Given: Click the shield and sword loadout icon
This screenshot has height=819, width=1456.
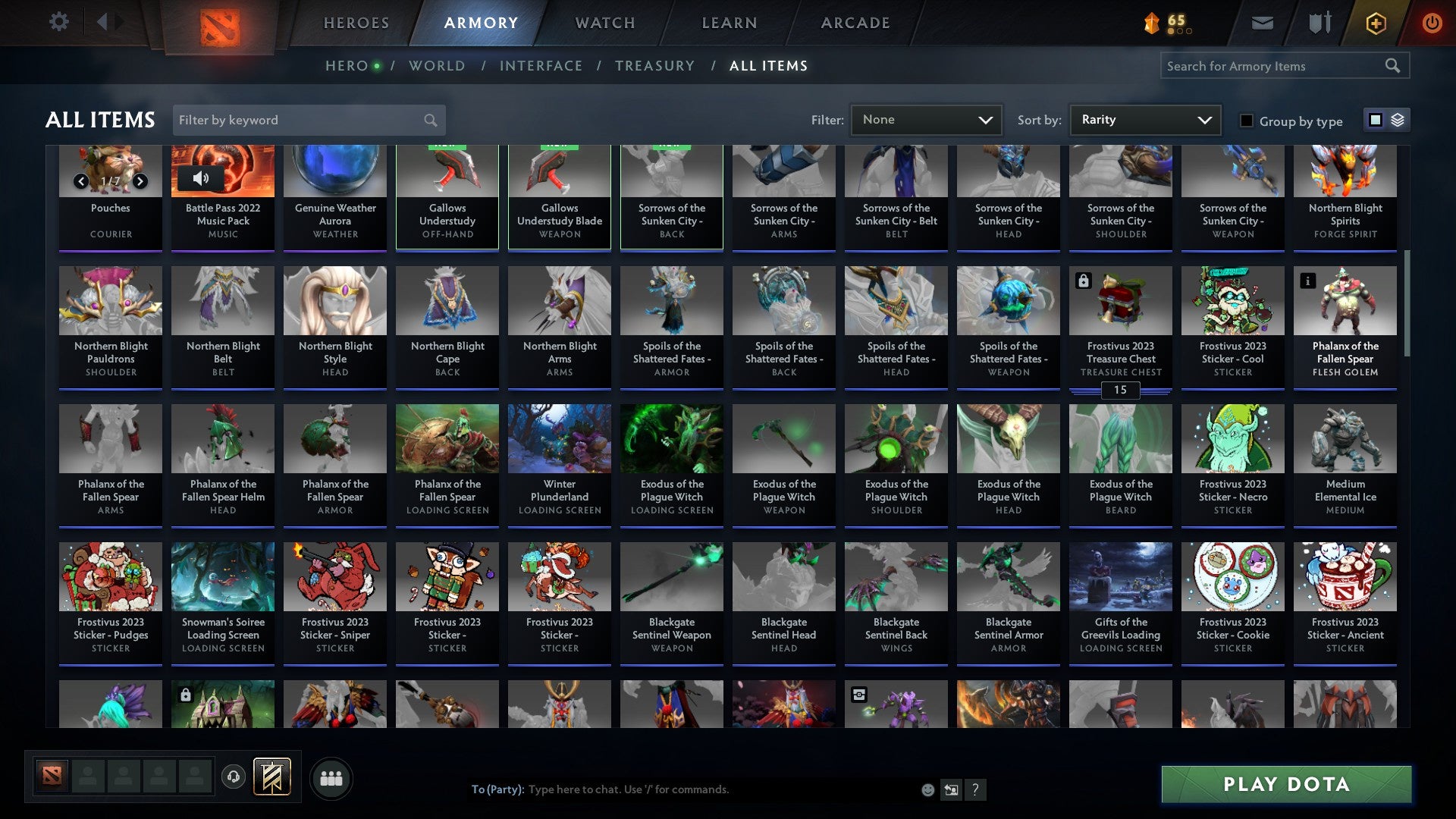Looking at the screenshot, I should 1319,22.
